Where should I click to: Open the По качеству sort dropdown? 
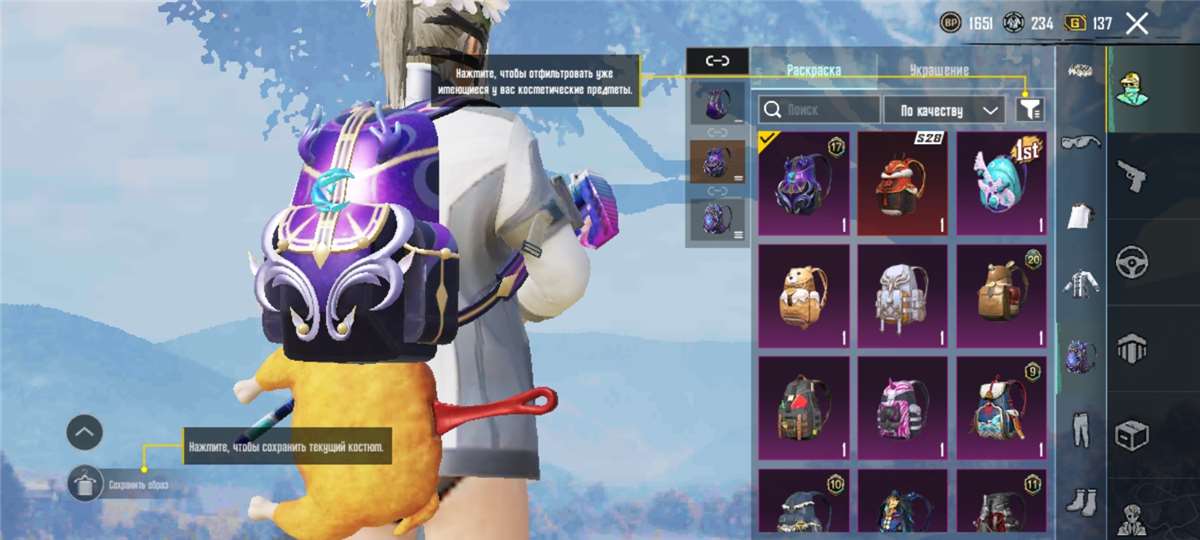click(x=944, y=109)
